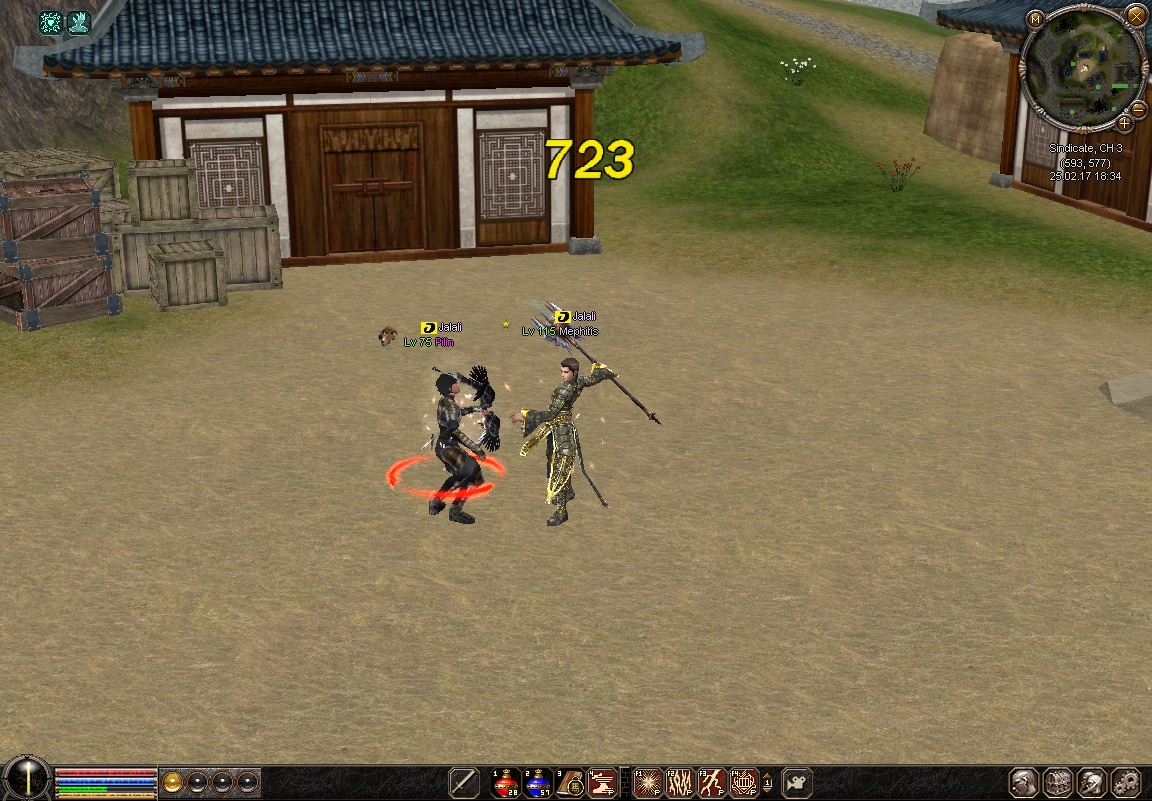Image resolution: width=1152 pixels, height=801 pixels.
Task: Click the camera icon button
Action: click(x=796, y=782)
